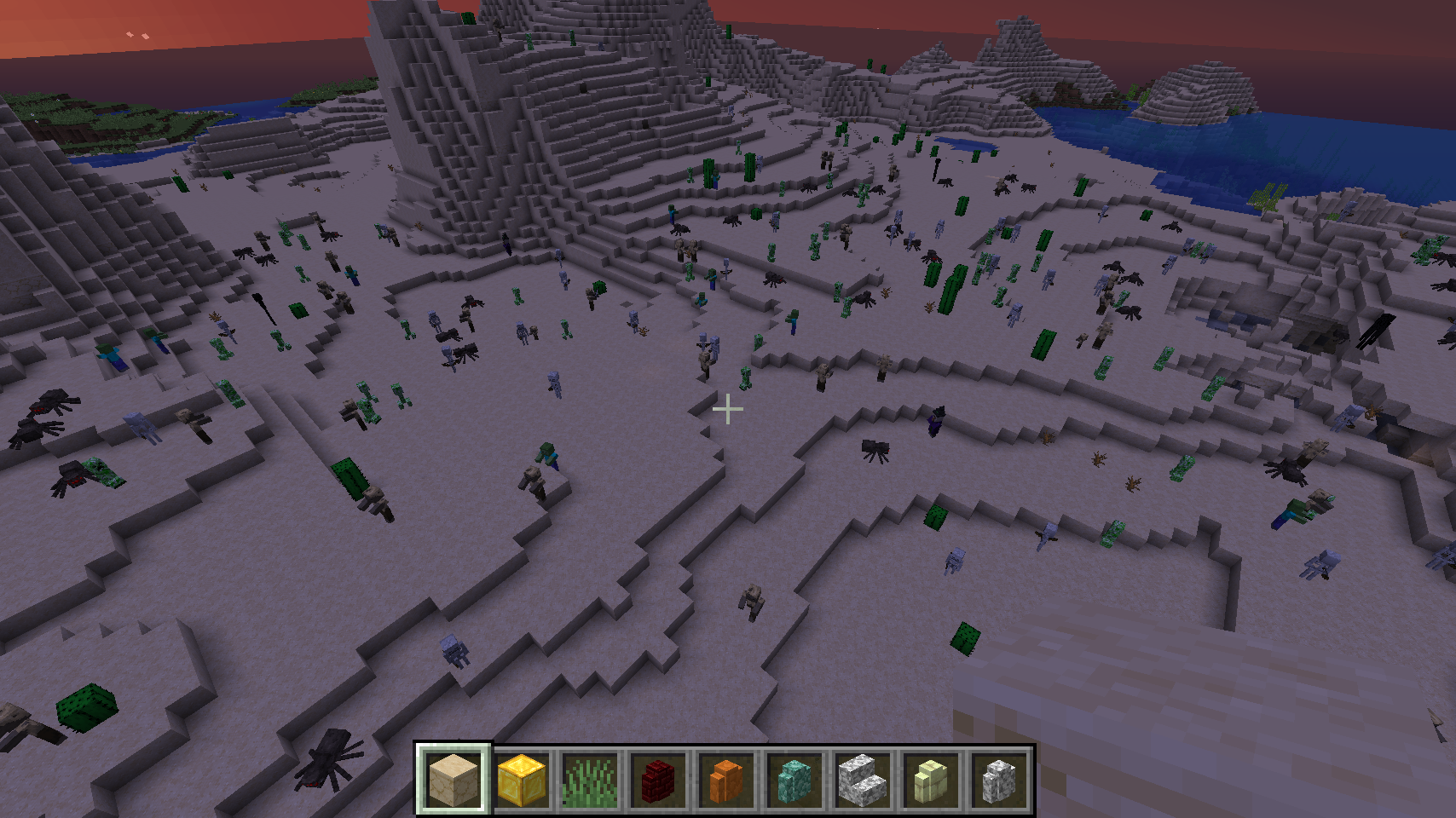Choose the teal prismarine wall slot
Viewport: 1456px width, 818px height.
(794, 779)
